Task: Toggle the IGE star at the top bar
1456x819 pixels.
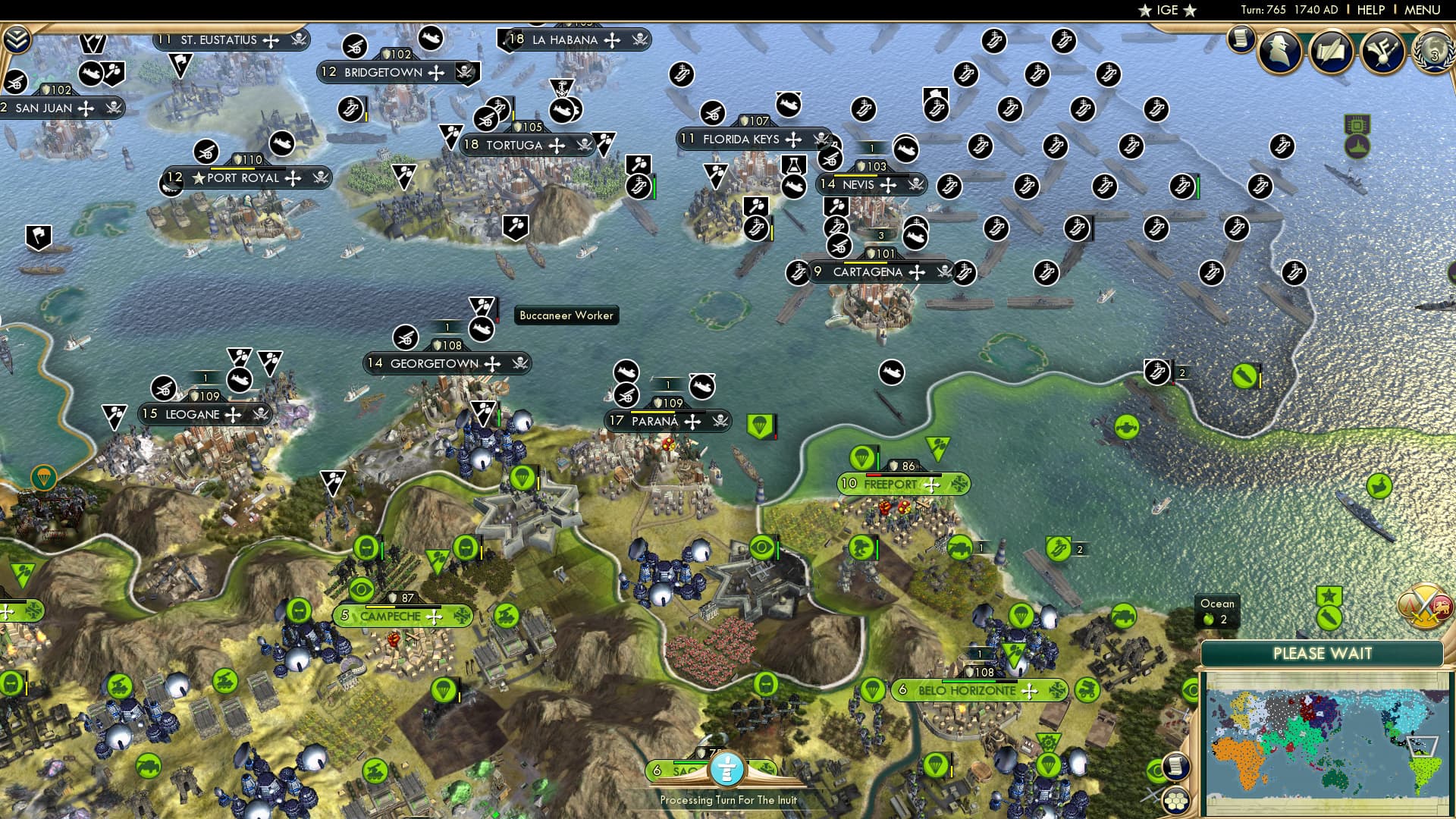Action: point(1145,11)
